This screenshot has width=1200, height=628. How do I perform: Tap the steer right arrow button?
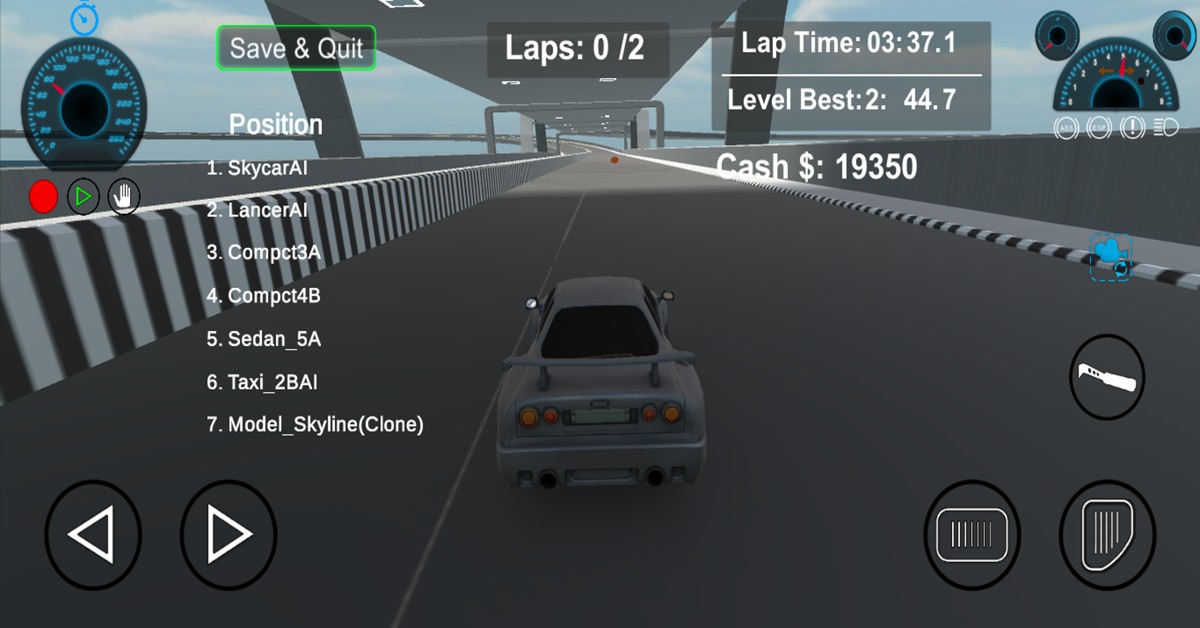(228, 535)
